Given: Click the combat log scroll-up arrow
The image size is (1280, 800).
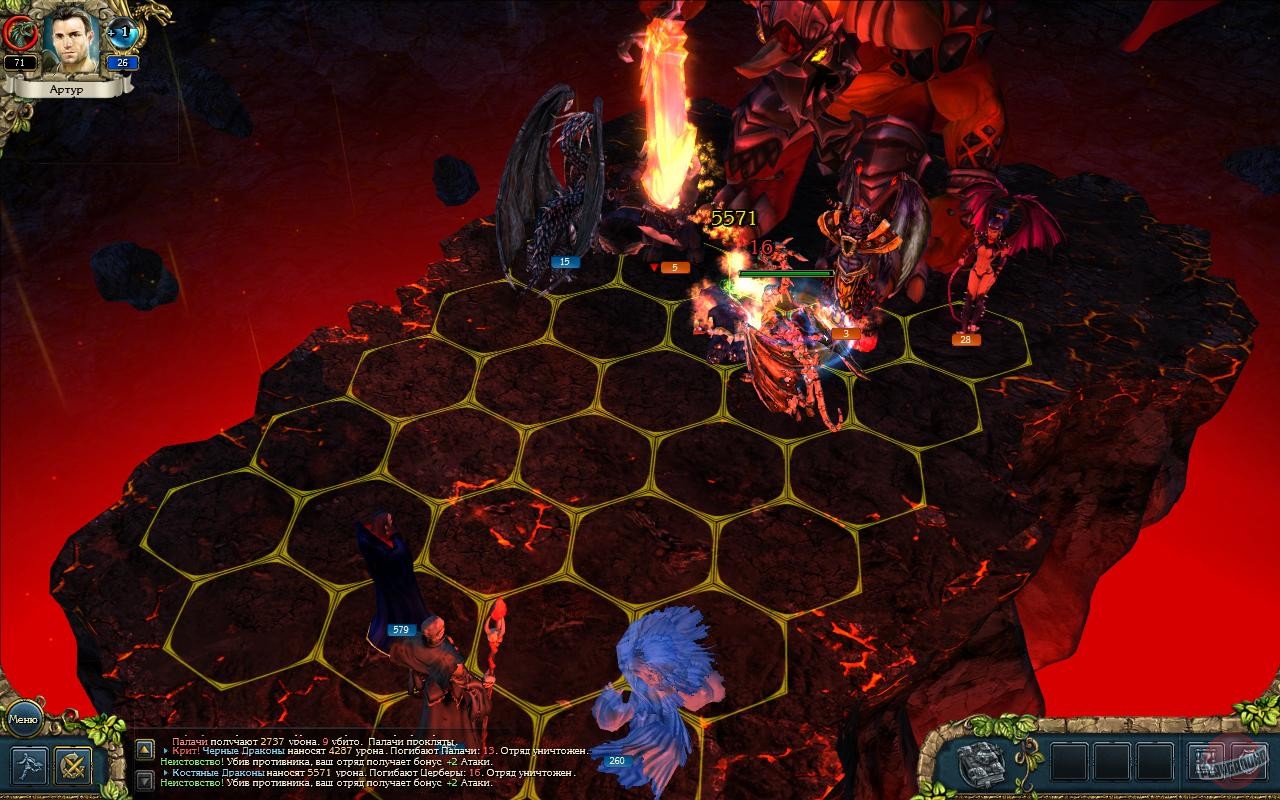Looking at the screenshot, I should 145,749.
